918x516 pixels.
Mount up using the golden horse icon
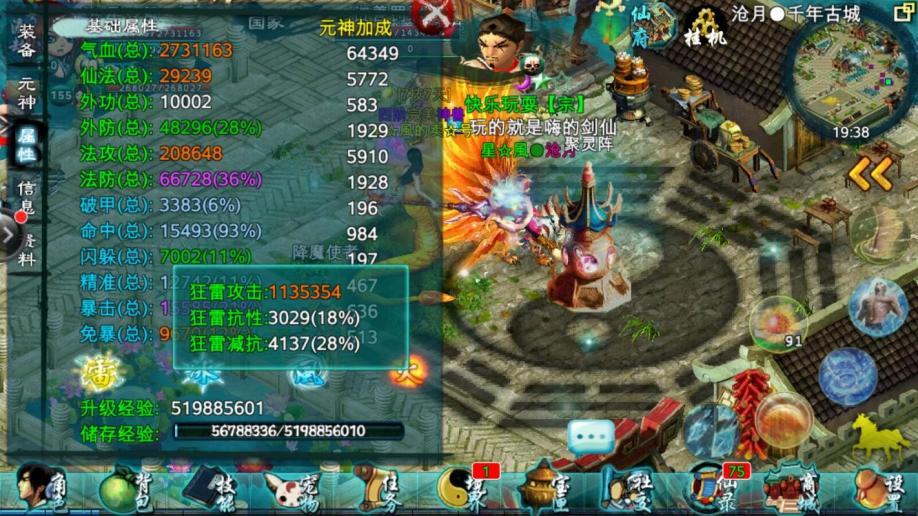click(877, 437)
